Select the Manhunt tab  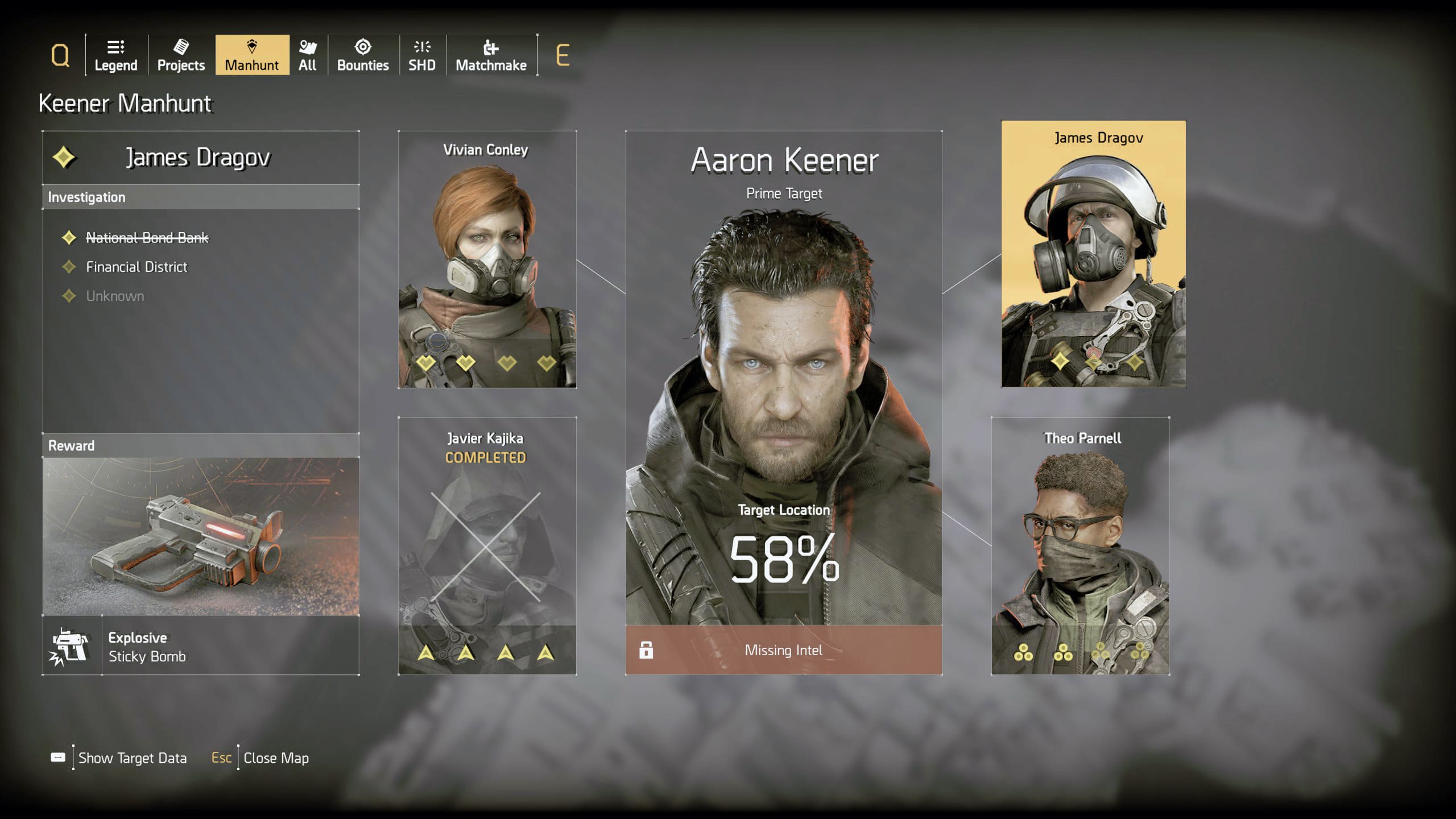tap(252, 55)
